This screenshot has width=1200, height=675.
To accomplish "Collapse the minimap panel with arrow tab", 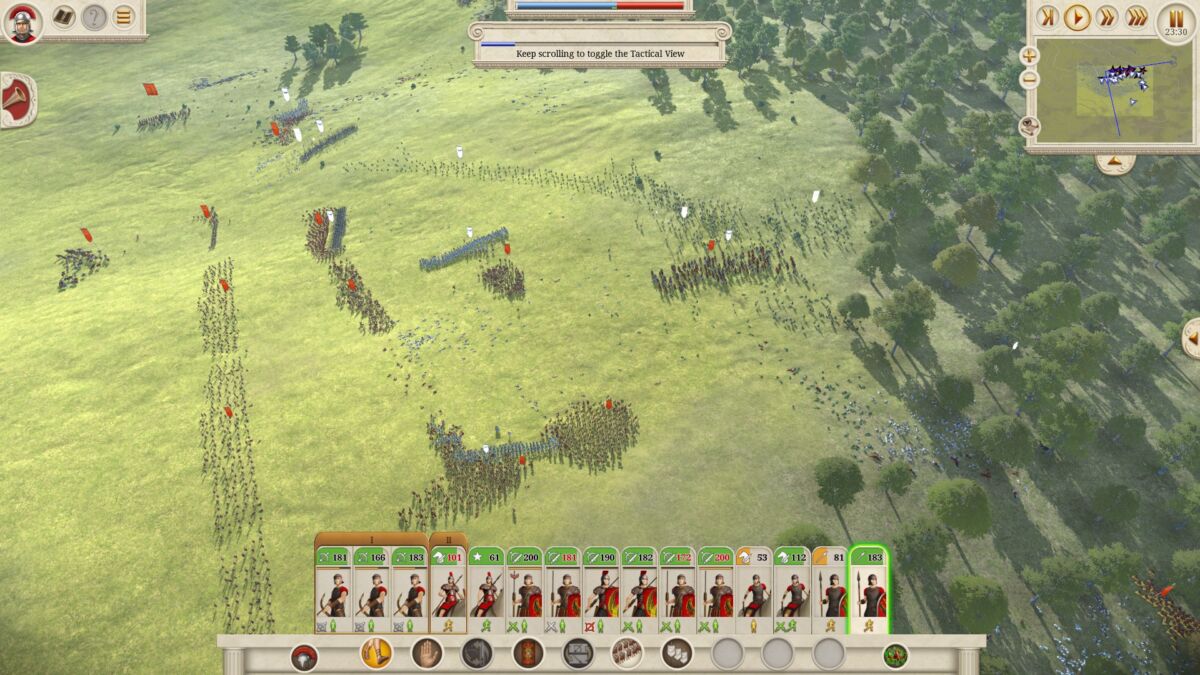I will pyautogui.click(x=1114, y=162).
